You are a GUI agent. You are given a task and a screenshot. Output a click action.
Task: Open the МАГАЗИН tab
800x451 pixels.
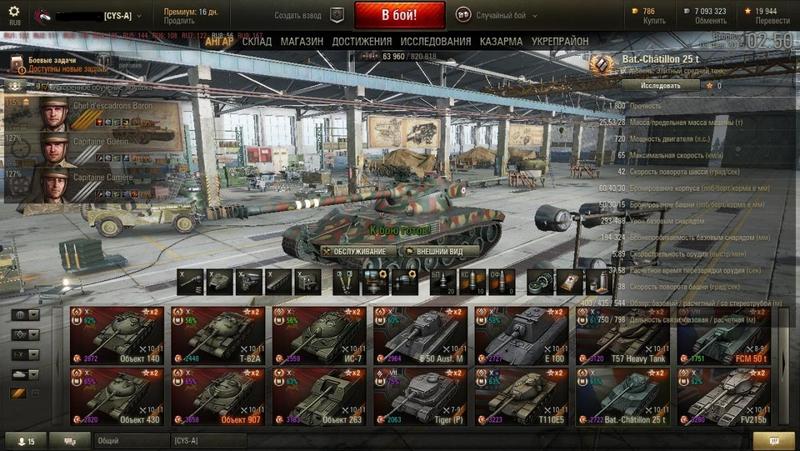pos(301,42)
